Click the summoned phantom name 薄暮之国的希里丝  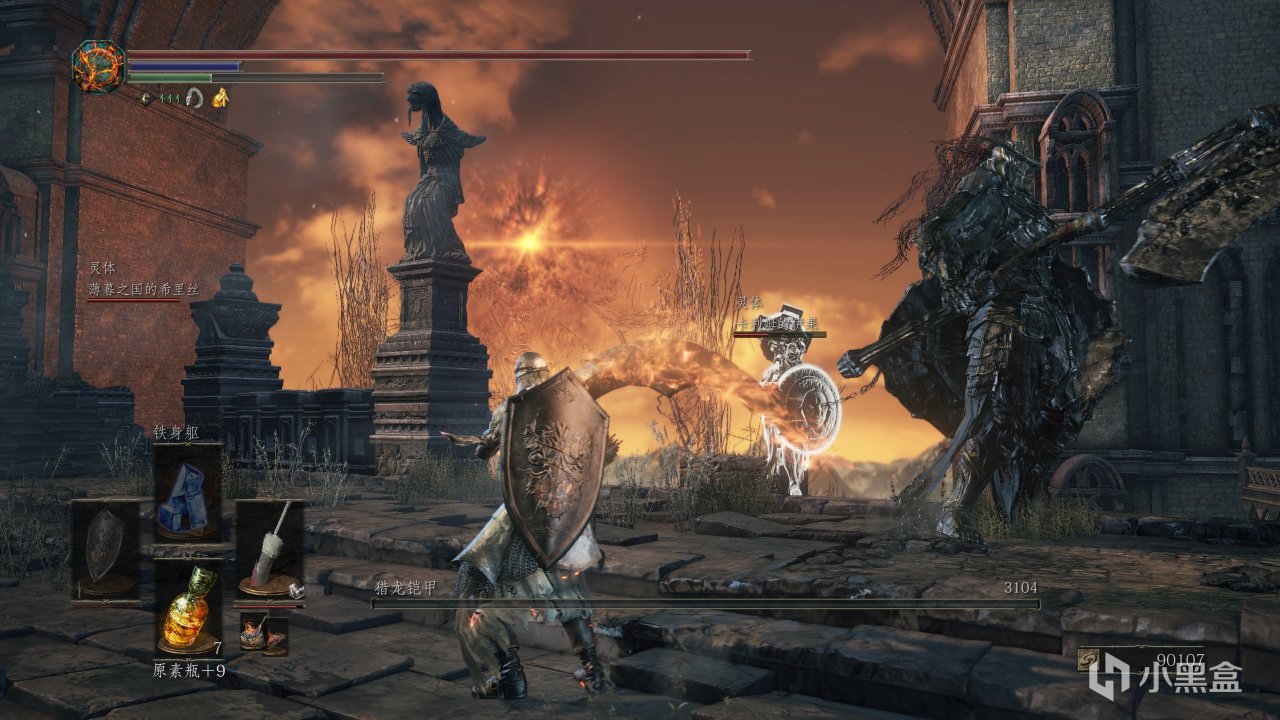[x=144, y=289]
